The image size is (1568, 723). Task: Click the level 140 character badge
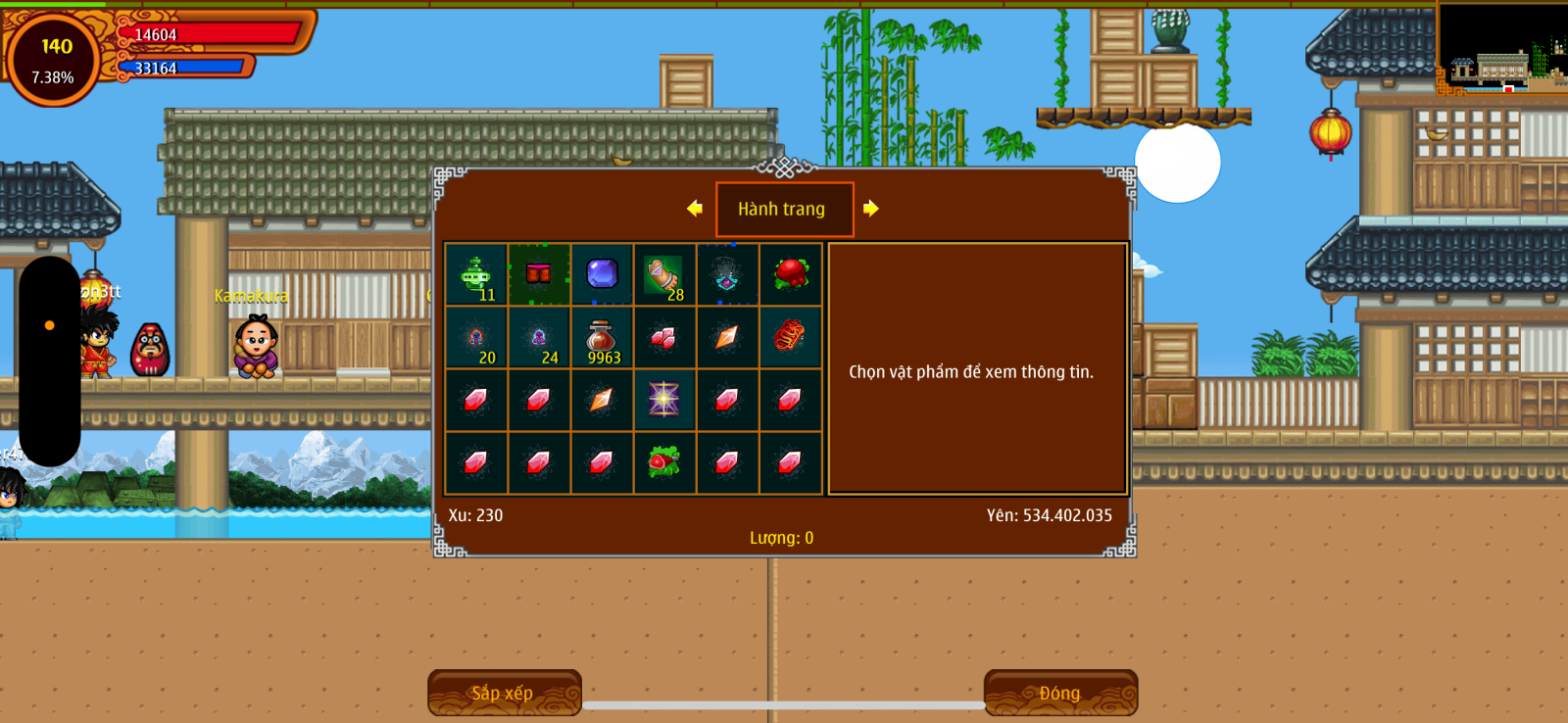pyautogui.click(x=54, y=59)
